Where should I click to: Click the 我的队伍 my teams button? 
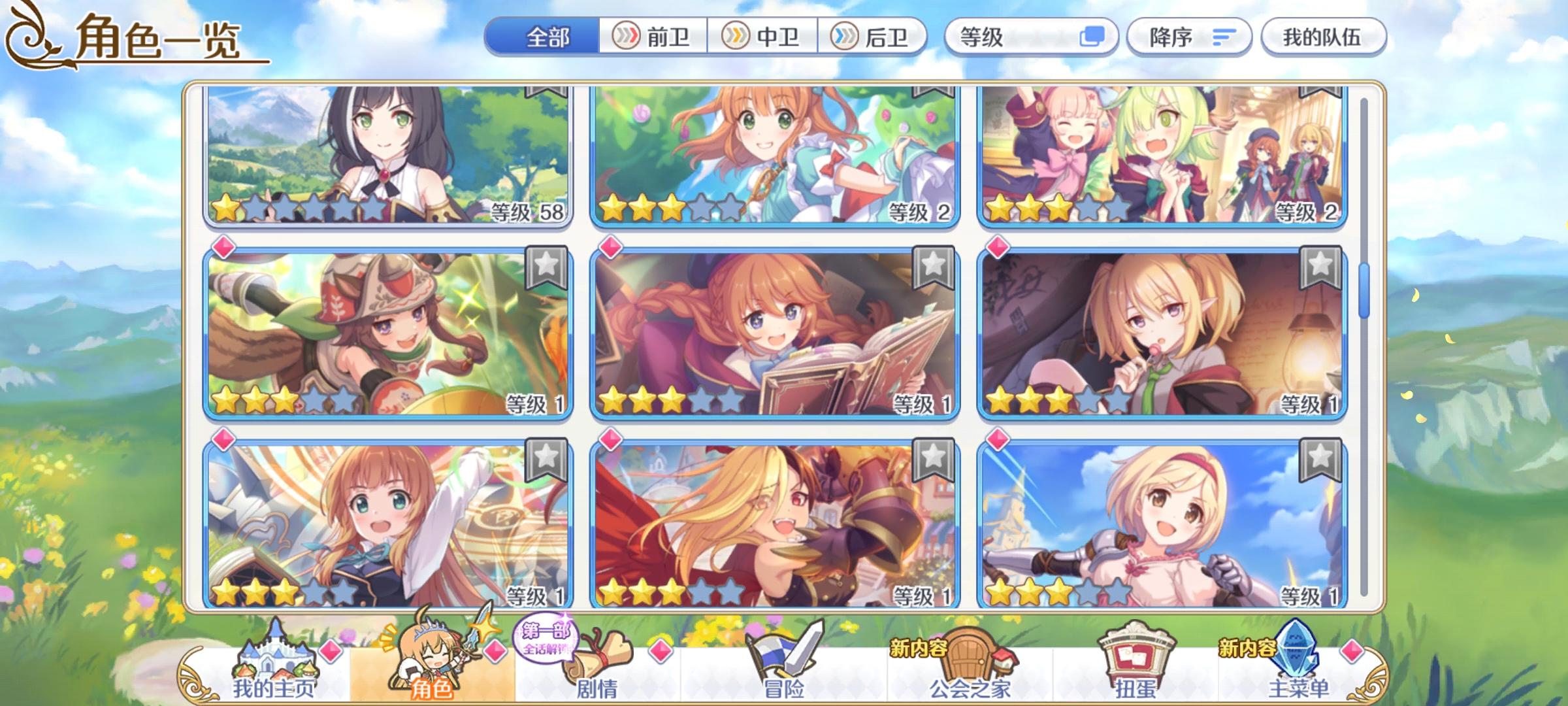tap(1325, 37)
